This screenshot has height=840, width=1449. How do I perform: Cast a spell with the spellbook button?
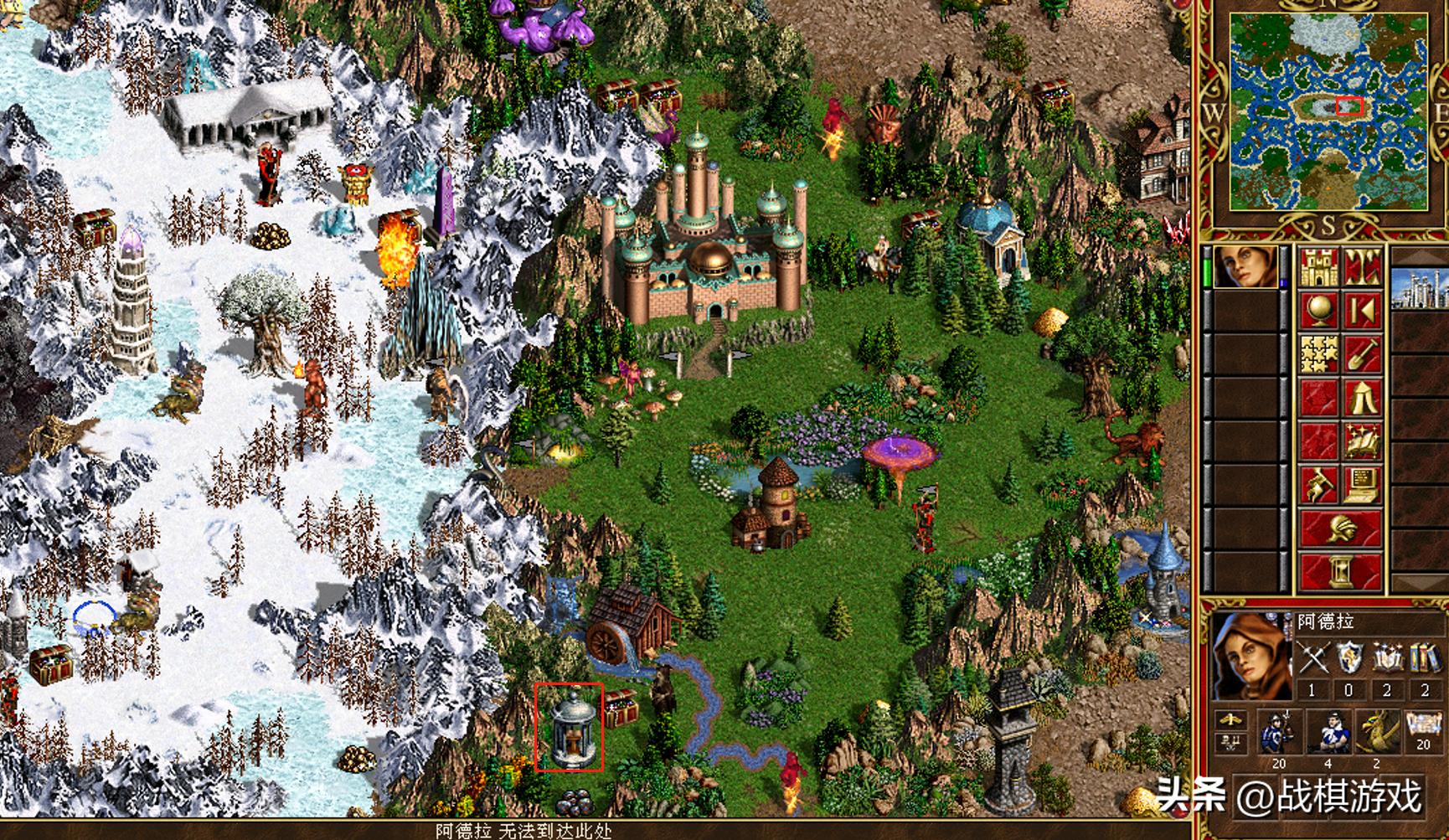click(1362, 441)
